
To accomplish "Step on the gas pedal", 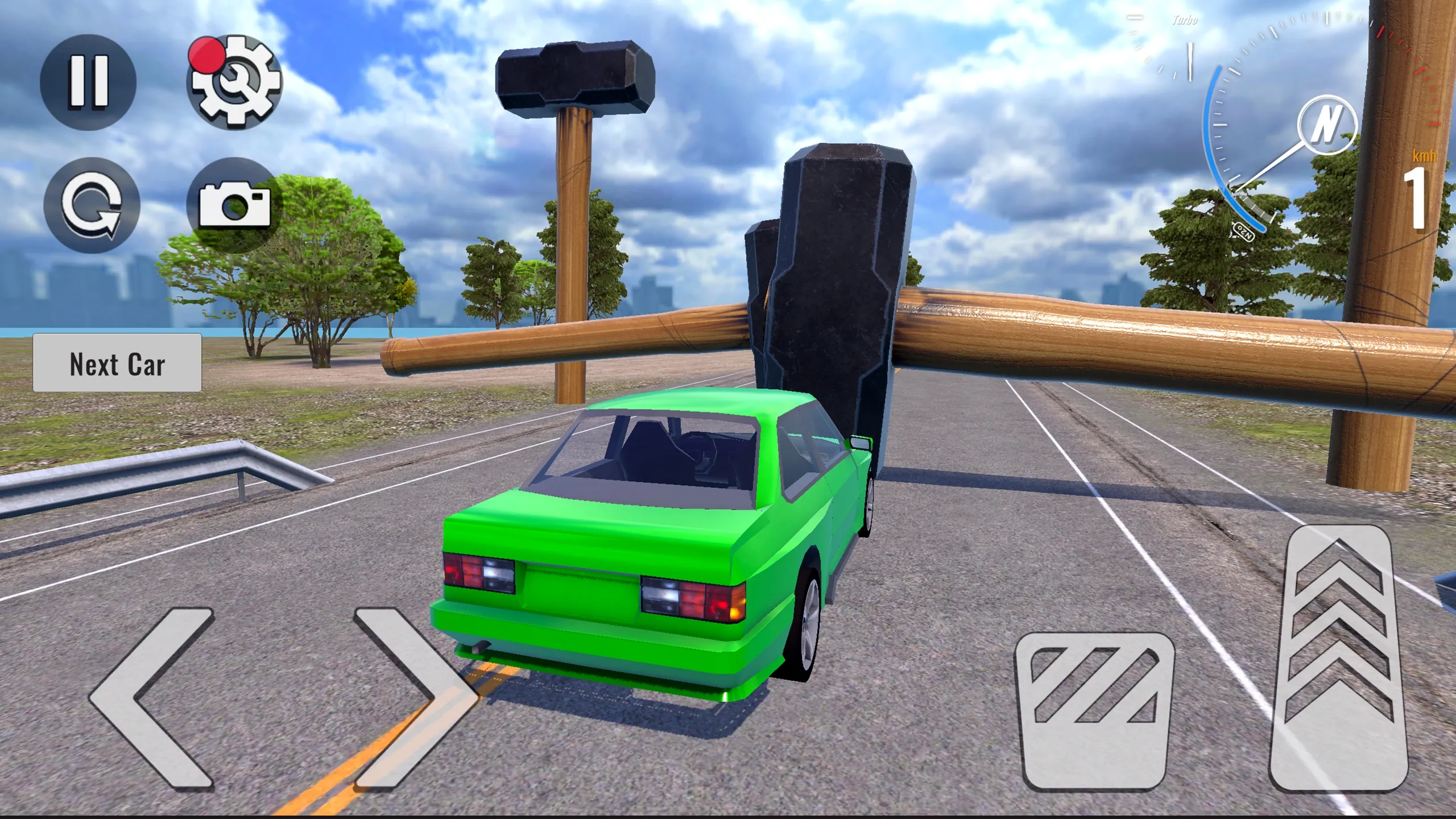I will pyautogui.click(x=1339, y=659).
